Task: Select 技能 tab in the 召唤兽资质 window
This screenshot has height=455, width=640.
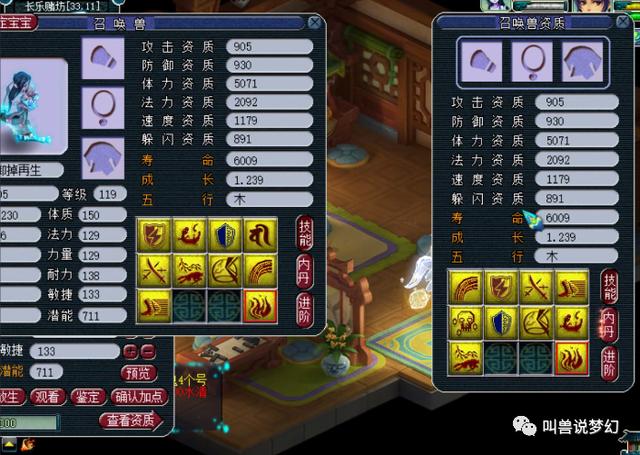Action: coord(609,285)
